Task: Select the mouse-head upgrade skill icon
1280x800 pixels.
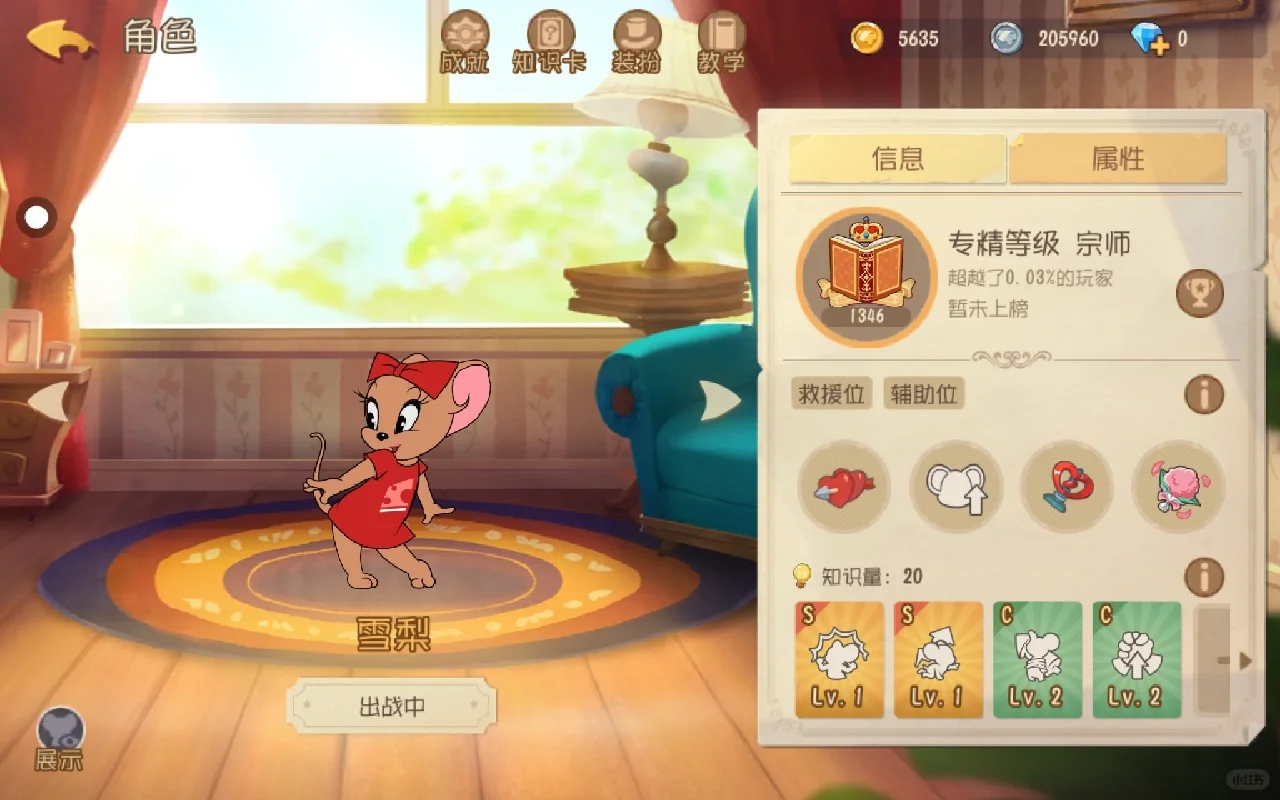Action: 955,487
